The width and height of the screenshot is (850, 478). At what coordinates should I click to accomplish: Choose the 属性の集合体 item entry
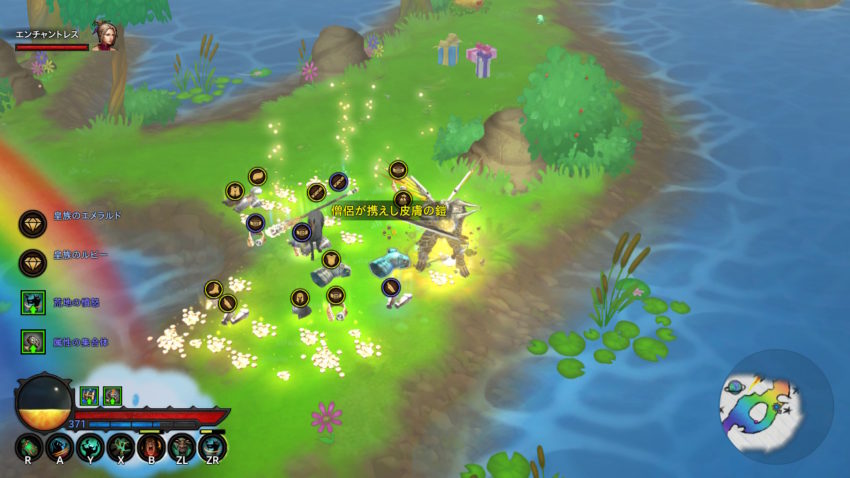click(34, 342)
